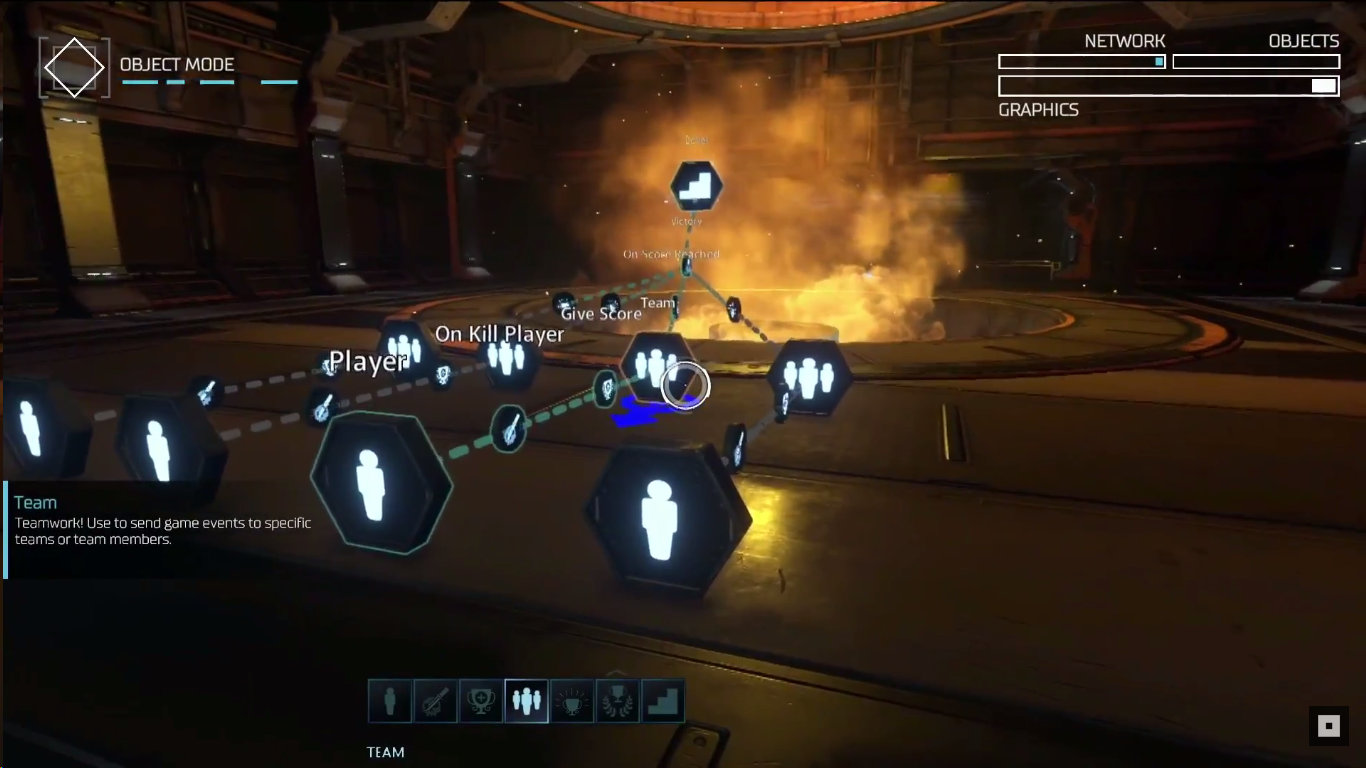
Task: Choose the sword-and-skull kill icon in the toolbar
Action: tap(435, 701)
